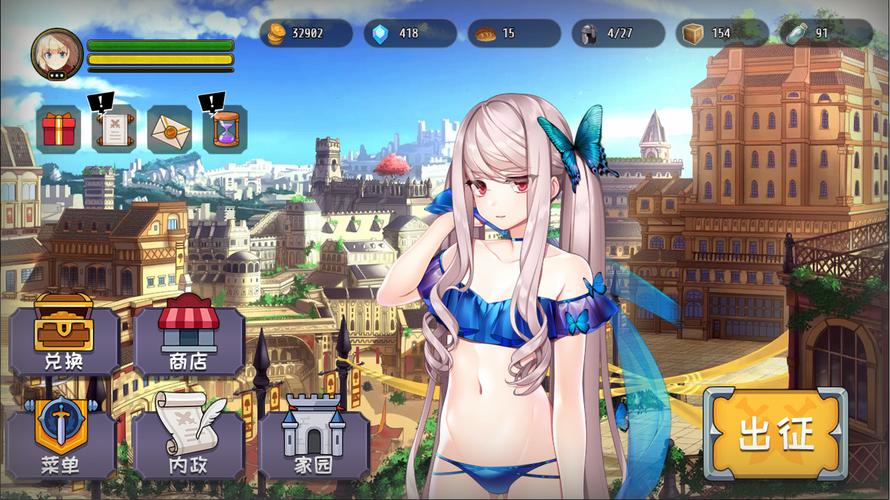This screenshot has height=500, width=890.
Task: Check the armor helmet capacity counter
Action: (x=617, y=33)
